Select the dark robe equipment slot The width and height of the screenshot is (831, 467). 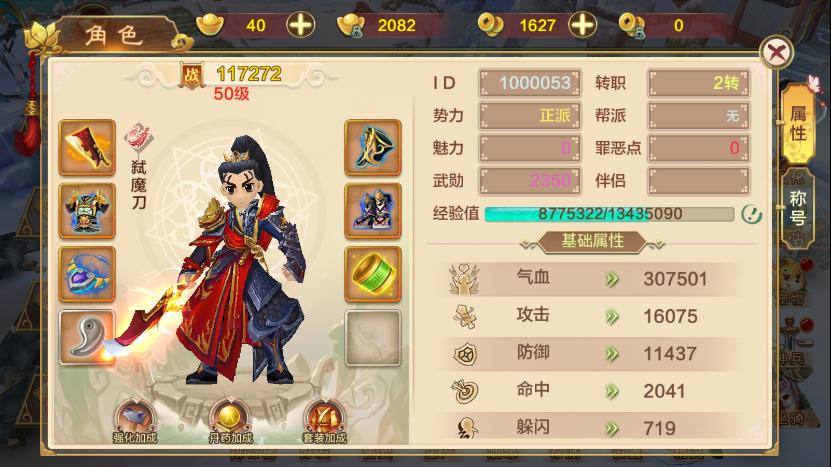click(x=373, y=210)
